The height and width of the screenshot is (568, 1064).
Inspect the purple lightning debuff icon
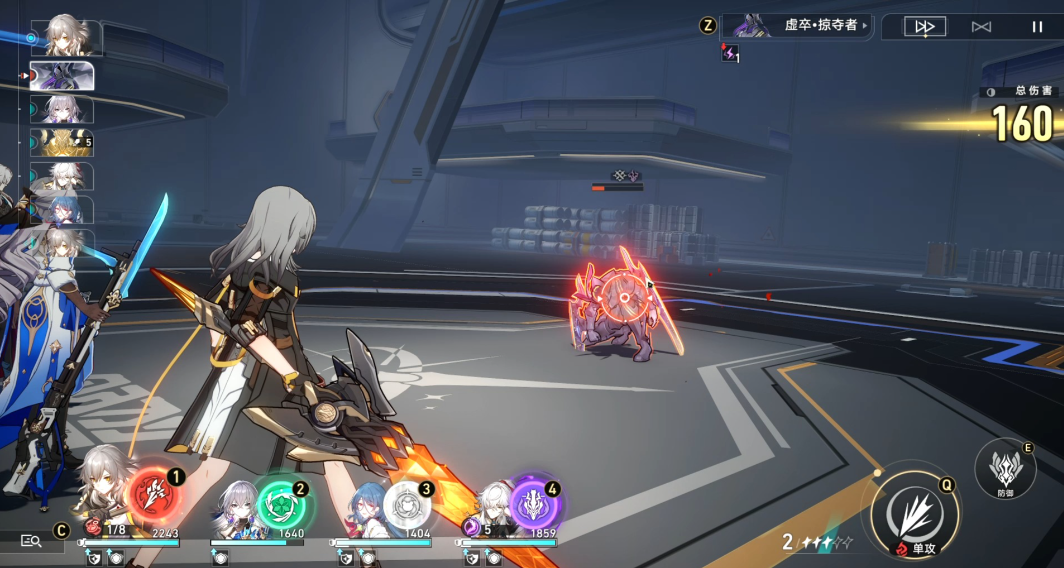729,53
